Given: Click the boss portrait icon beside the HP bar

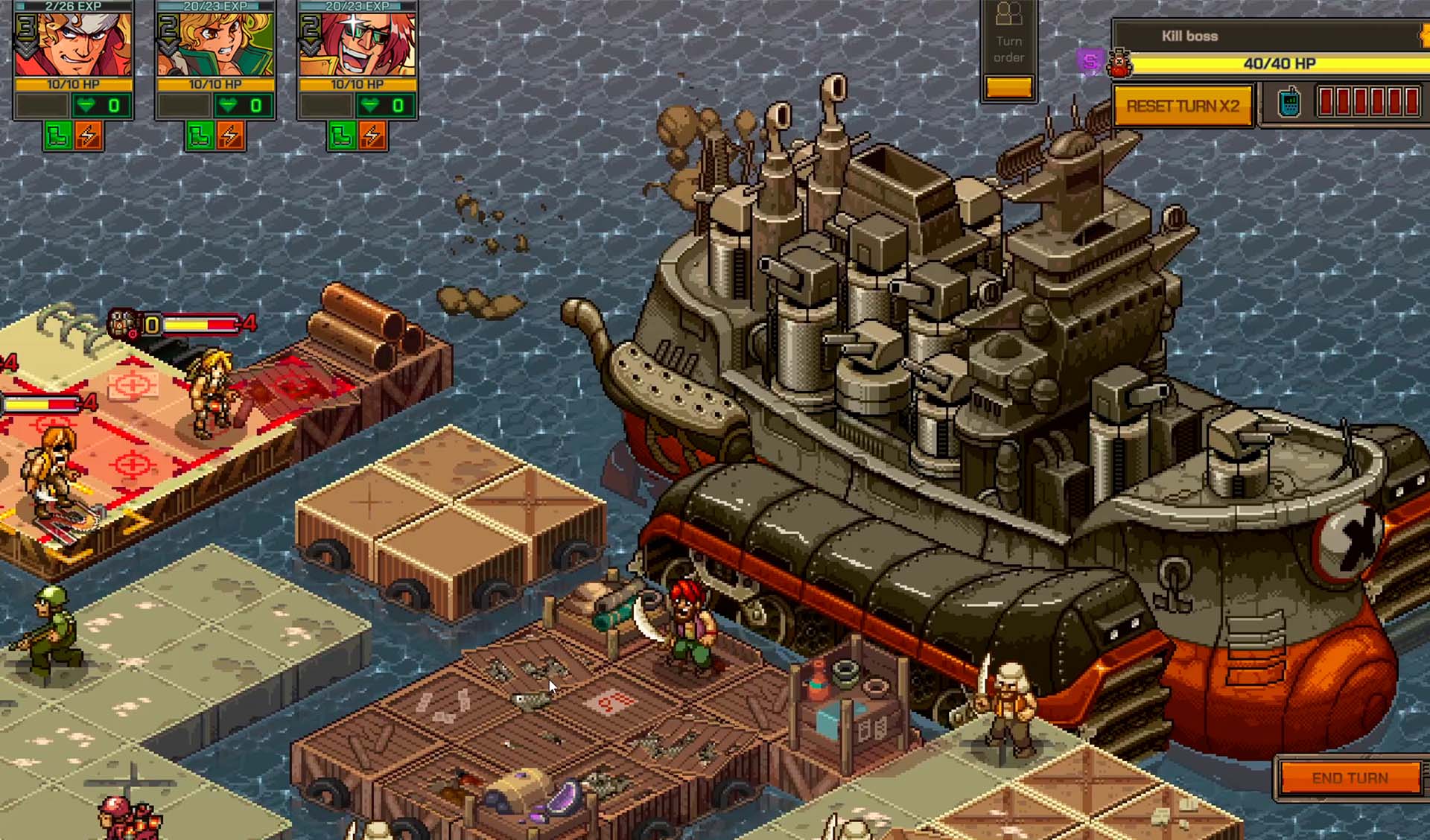Looking at the screenshot, I should tap(1119, 64).
